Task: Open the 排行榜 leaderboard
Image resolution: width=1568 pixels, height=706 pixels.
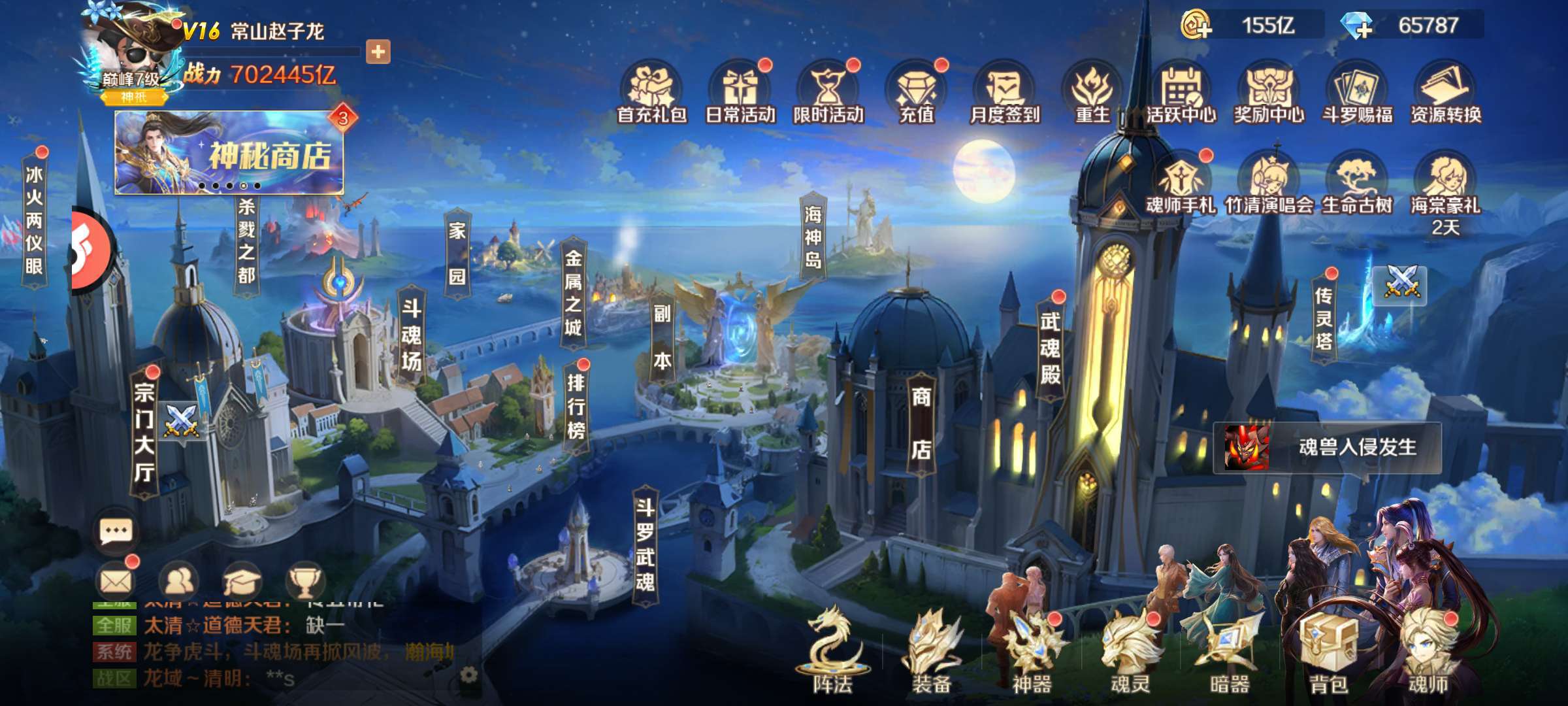Action: [576, 407]
